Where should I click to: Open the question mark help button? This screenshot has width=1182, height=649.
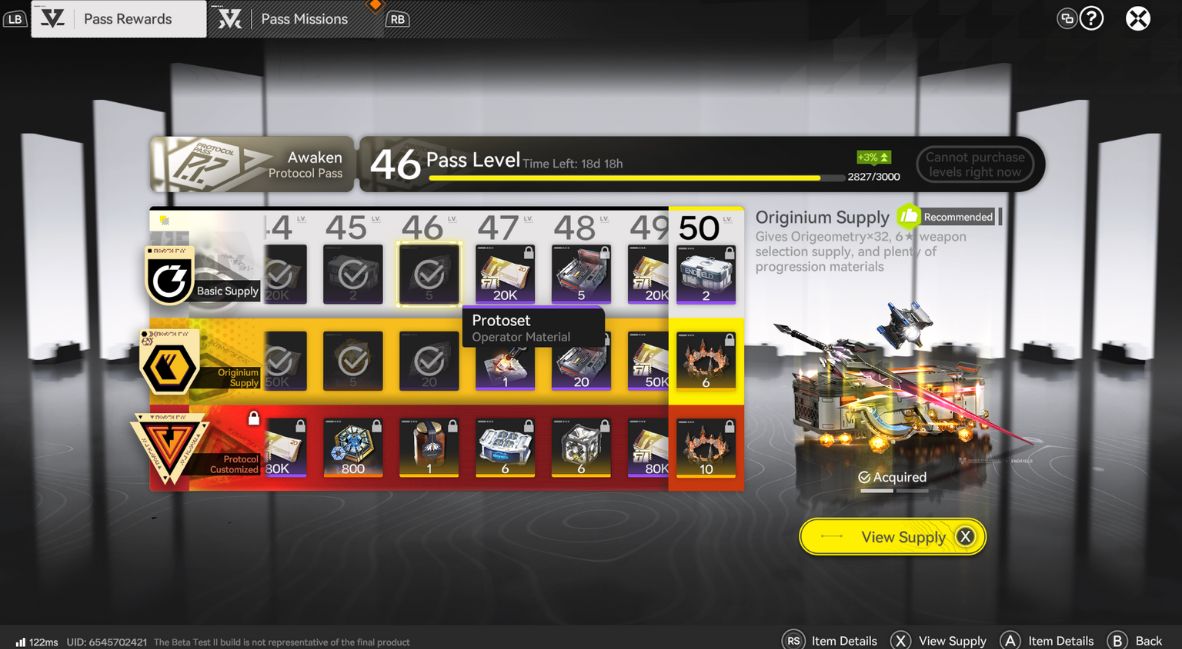(1092, 18)
